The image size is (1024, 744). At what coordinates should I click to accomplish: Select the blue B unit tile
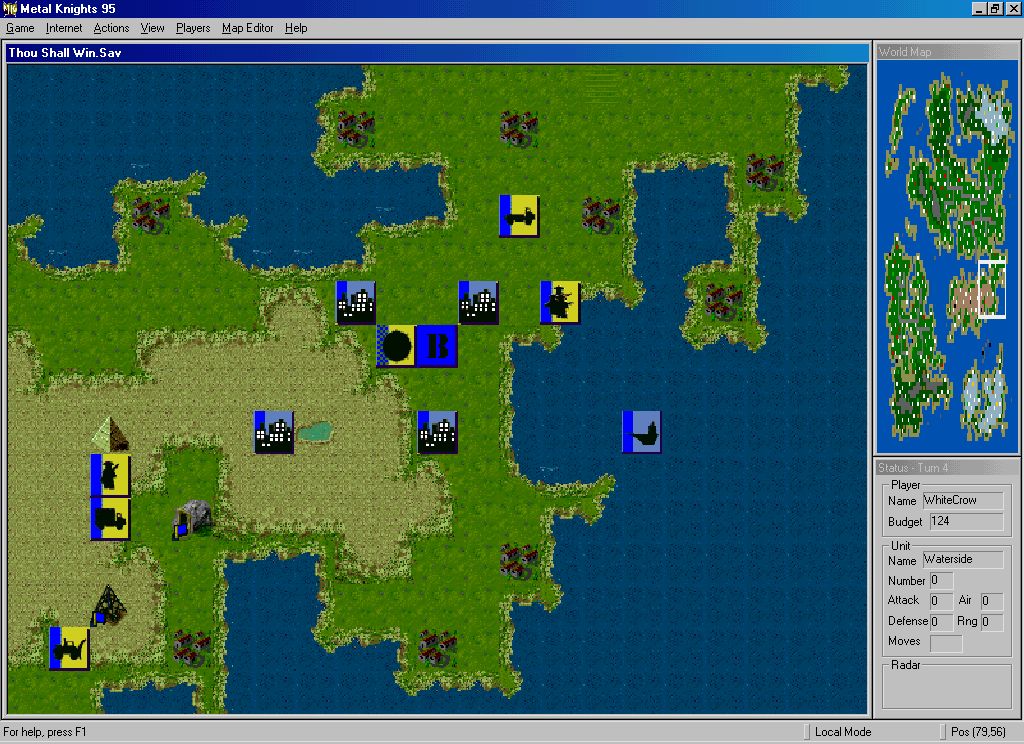437,346
